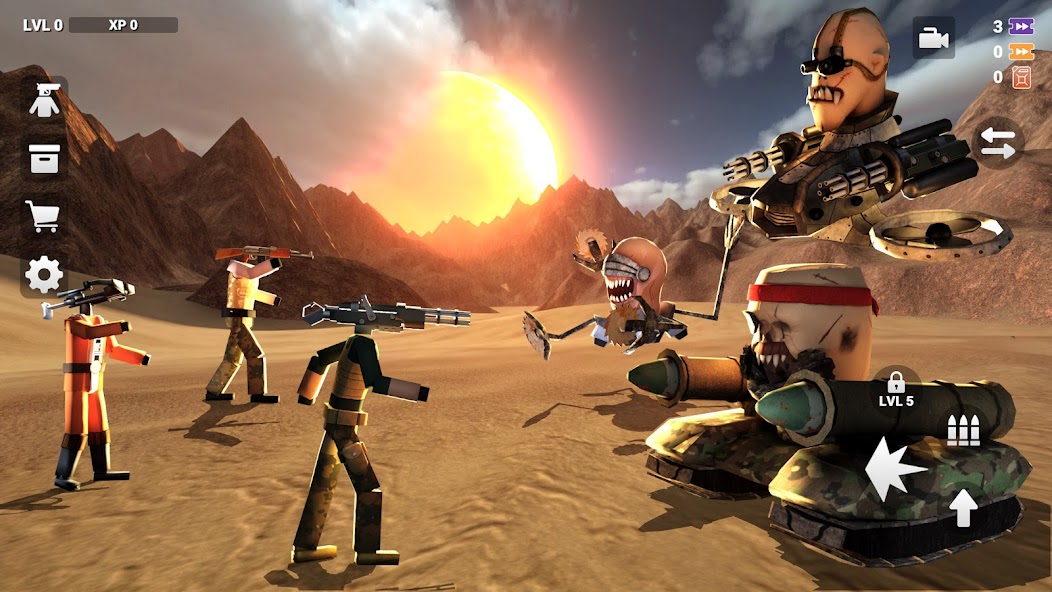The height and width of the screenshot is (592, 1052).
Task: Open the gear settings menu
Action: (x=44, y=274)
